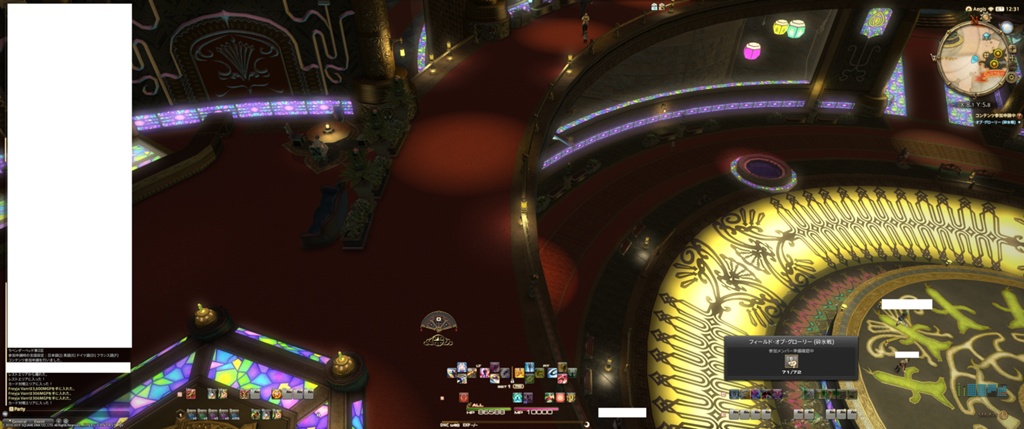Switch to the General chat tab

(x=18, y=422)
